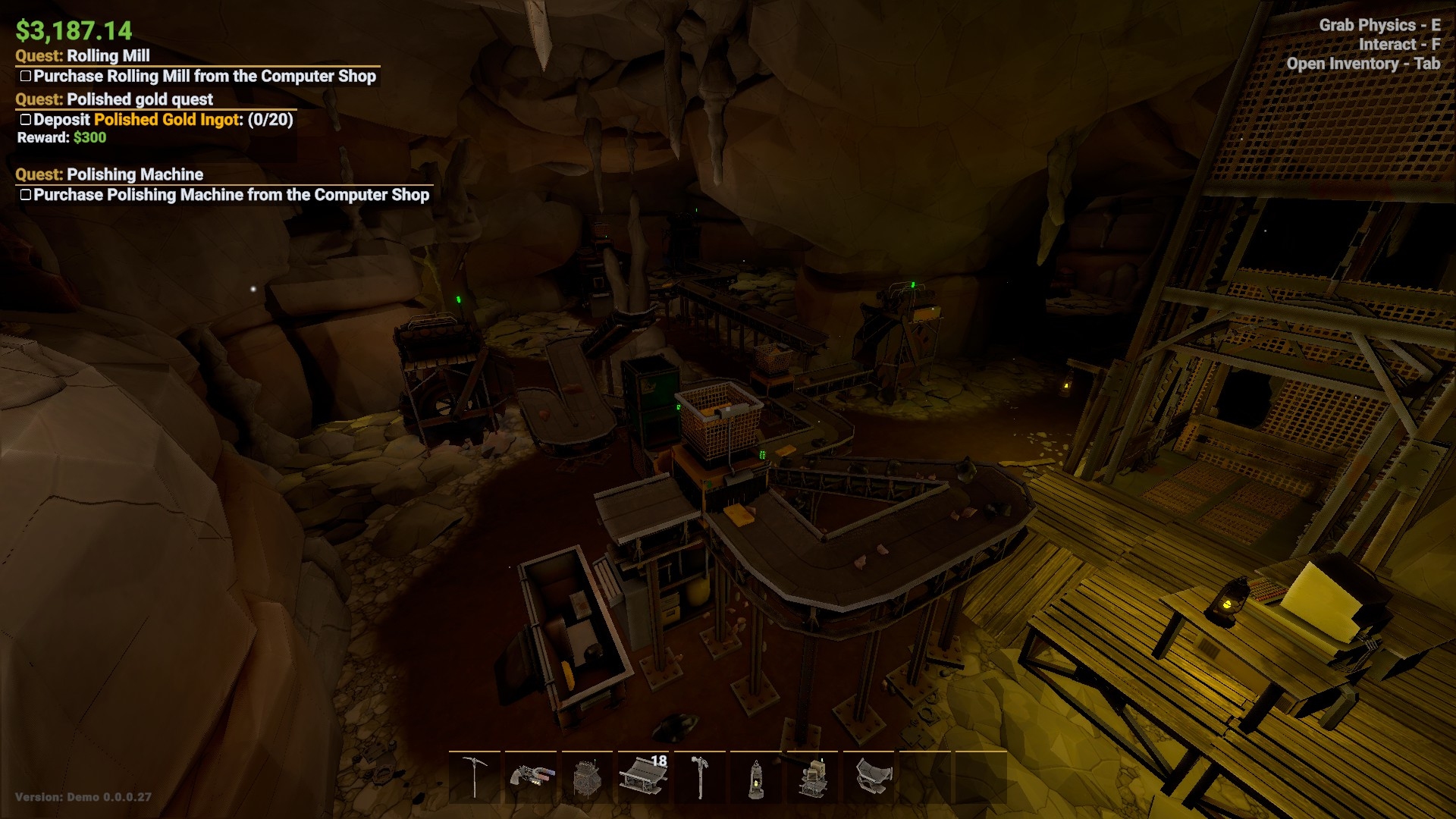Select the chute piece hotbar slot
Viewport: 1456px width, 819px height.
point(868,777)
